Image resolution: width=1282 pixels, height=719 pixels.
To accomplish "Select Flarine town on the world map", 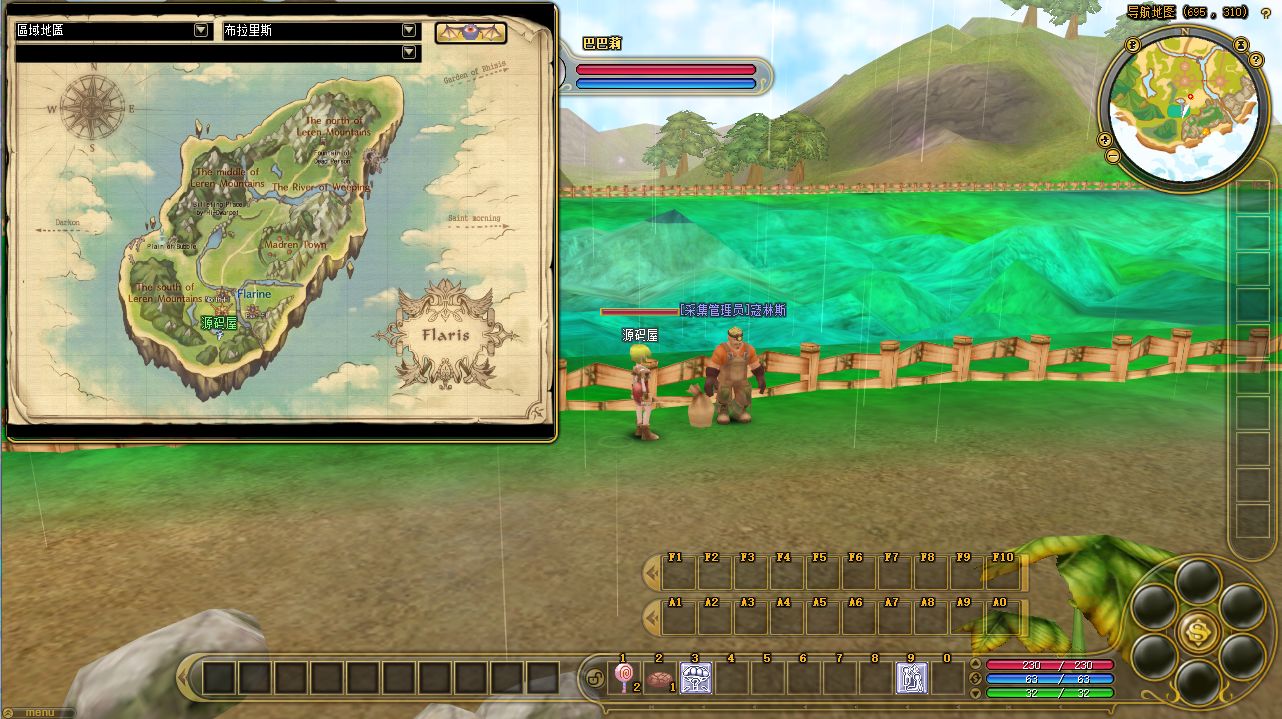I will (253, 295).
